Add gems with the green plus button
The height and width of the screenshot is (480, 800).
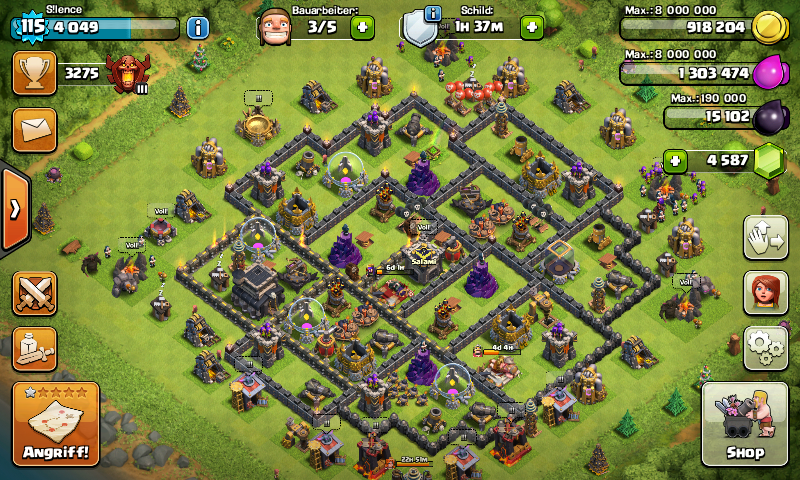tap(677, 160)
